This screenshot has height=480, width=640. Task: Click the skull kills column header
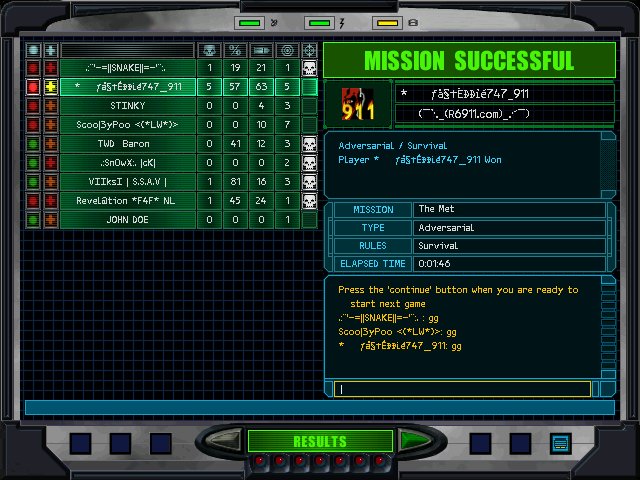[209, 50]
